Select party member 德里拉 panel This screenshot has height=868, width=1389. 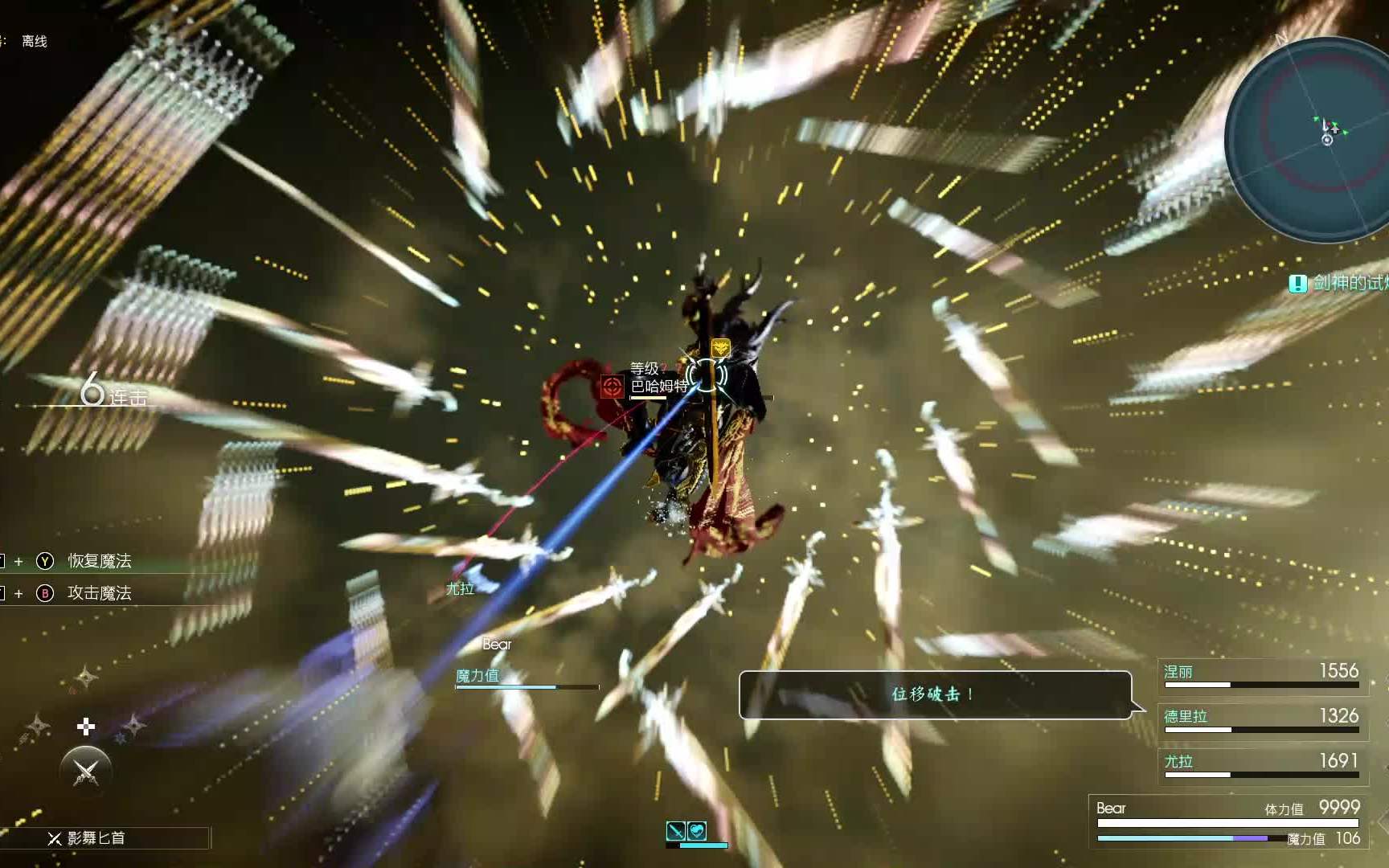pos(1260,719)
